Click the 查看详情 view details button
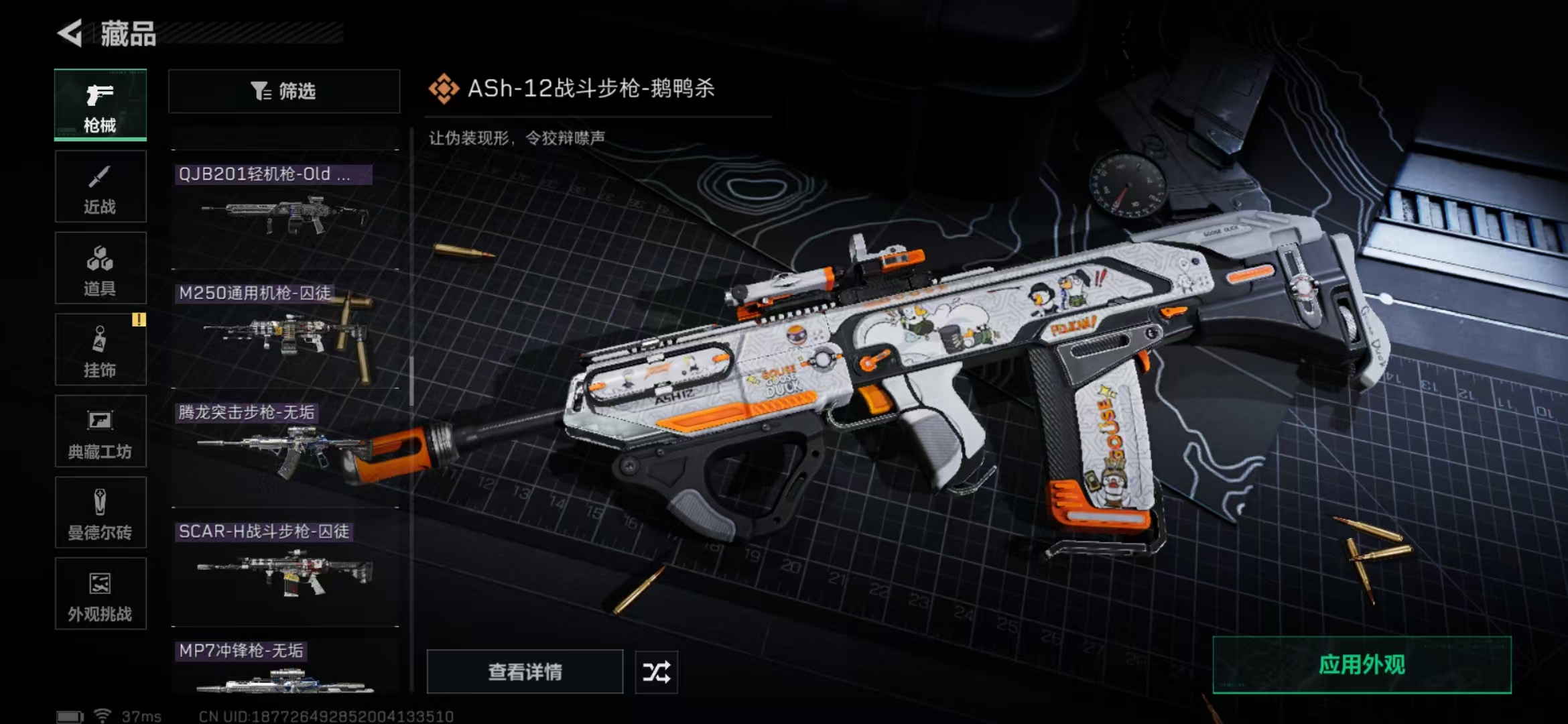The height and width of the screenshot is (724, 1568). point(525,672)
